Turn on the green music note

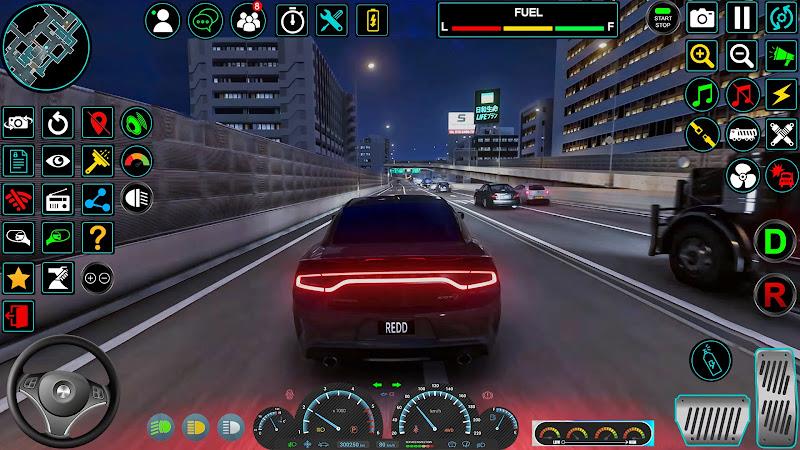point(702,95)
